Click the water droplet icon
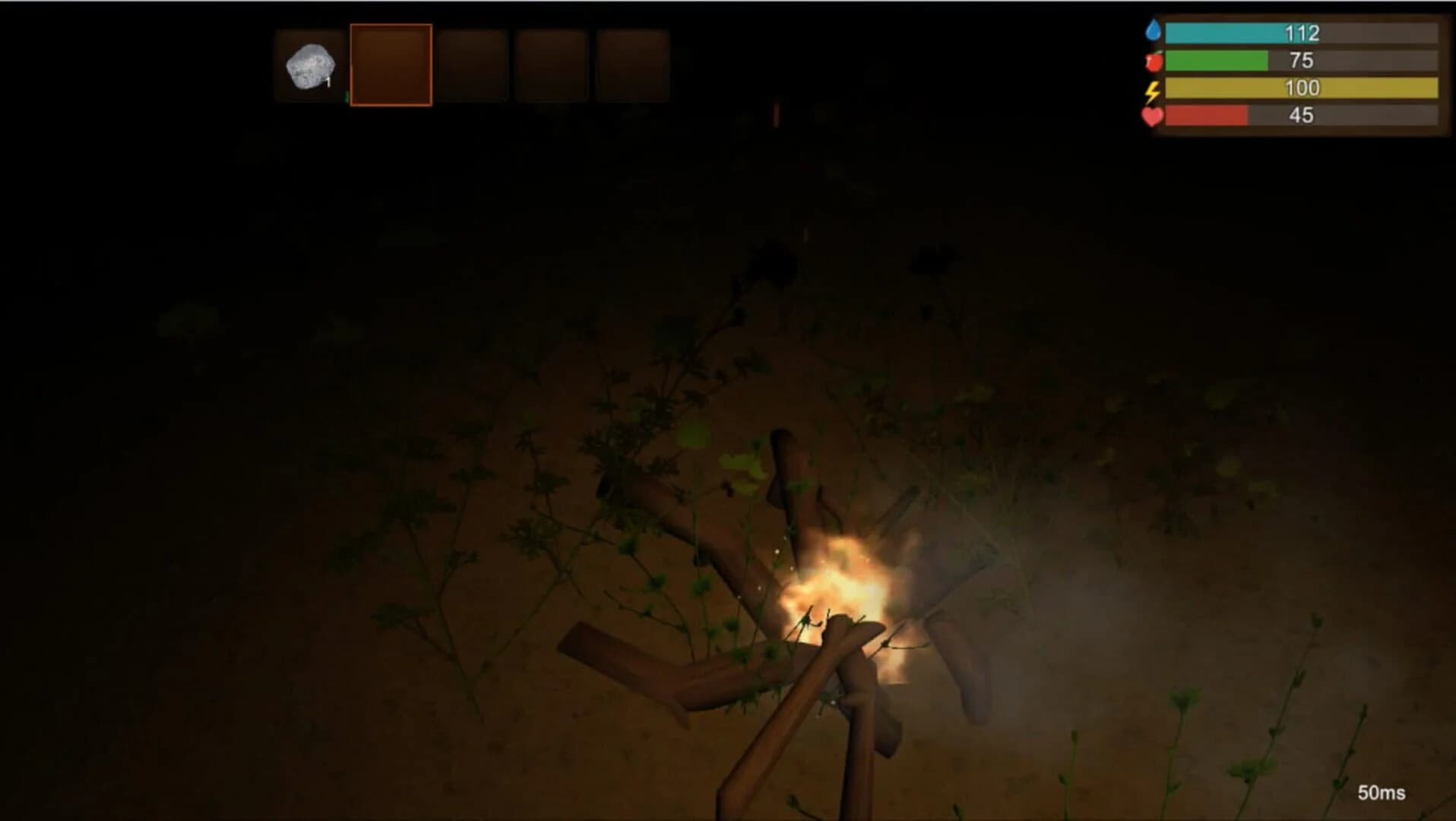 1154,31
